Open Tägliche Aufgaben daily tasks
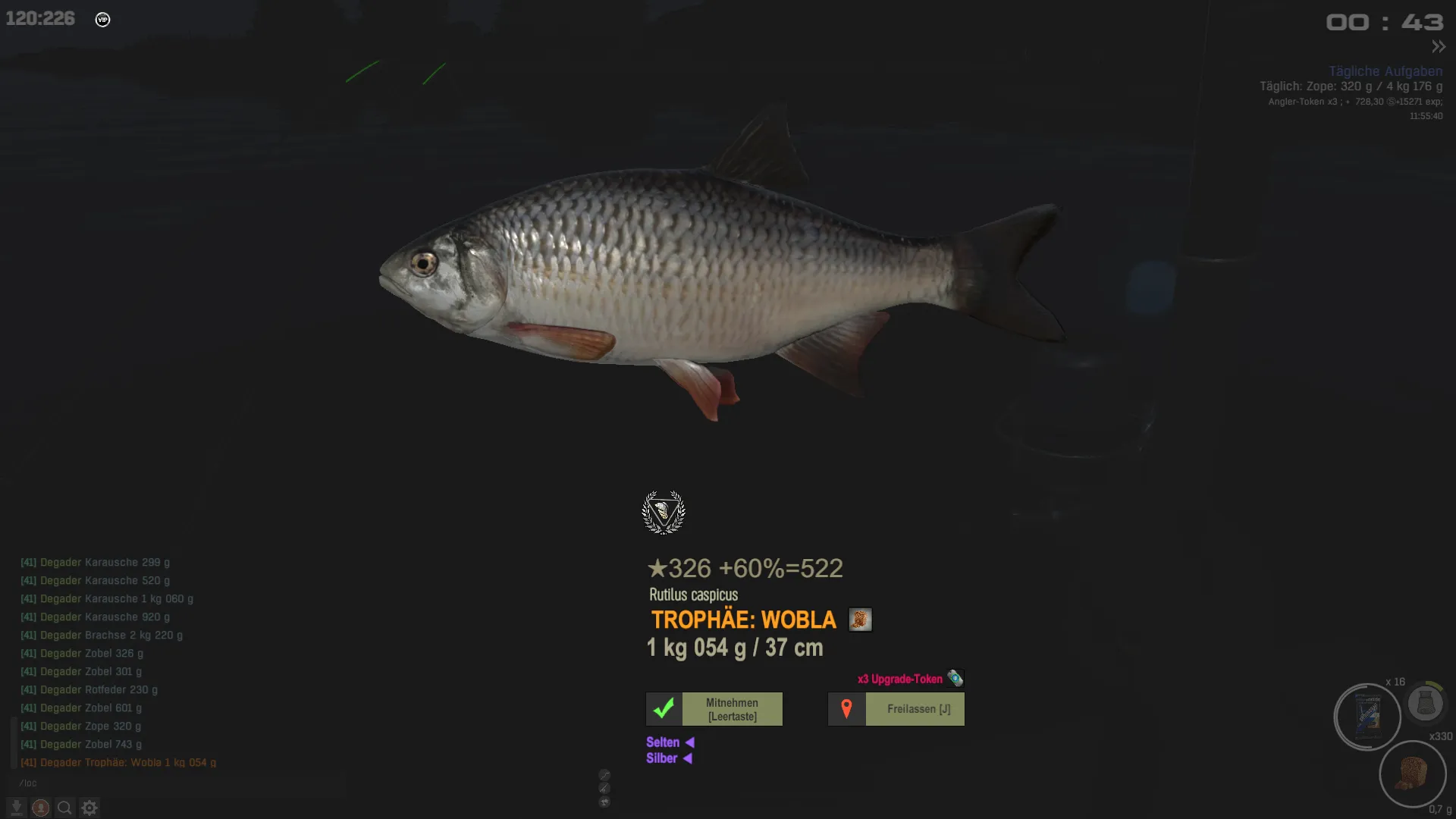 (1385, 71)
